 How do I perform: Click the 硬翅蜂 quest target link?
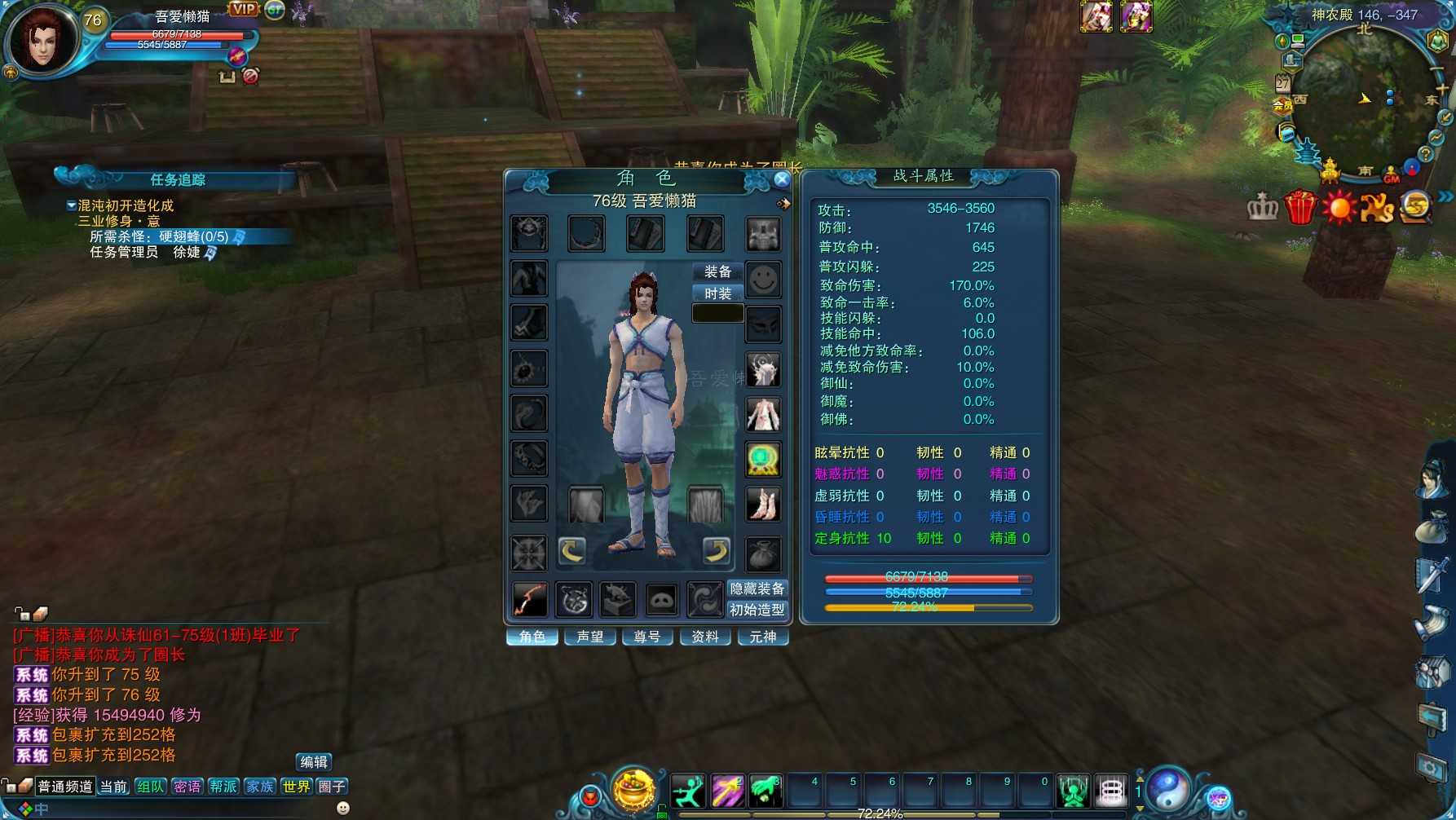coord(194,237)
